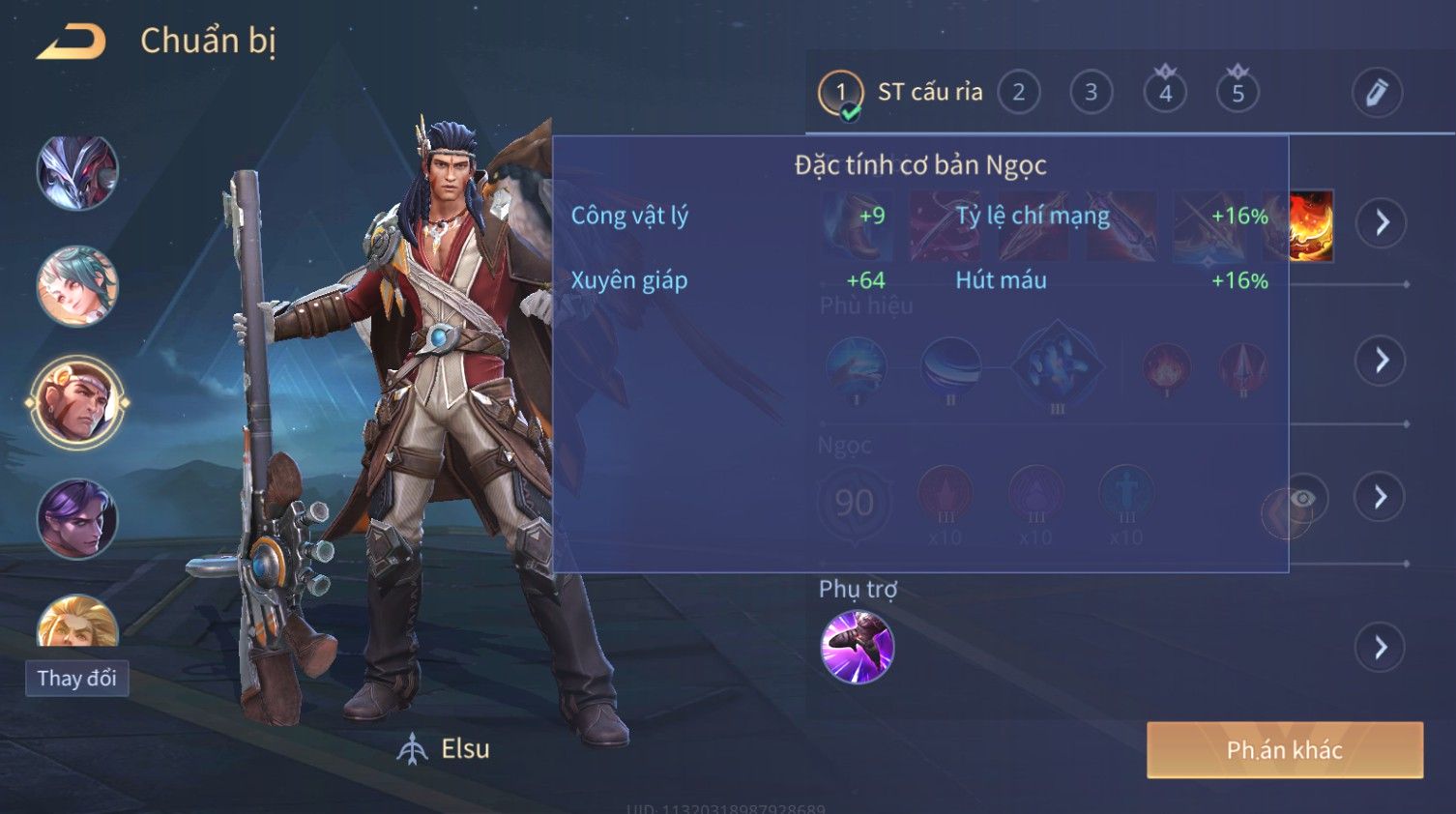
Task: Go back using the return arrow
Action: [x=71, y=42]
